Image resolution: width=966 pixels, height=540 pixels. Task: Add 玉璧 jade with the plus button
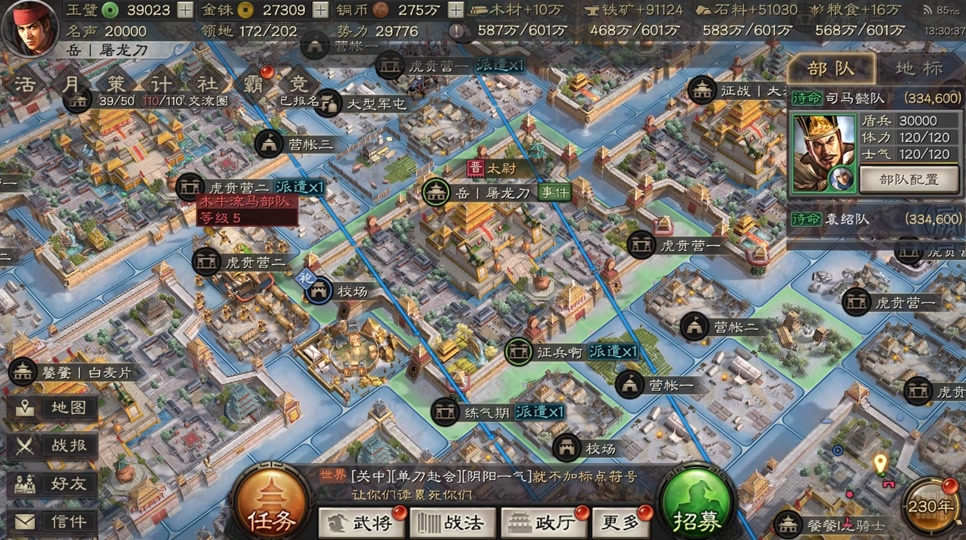[x=185, y=10]
